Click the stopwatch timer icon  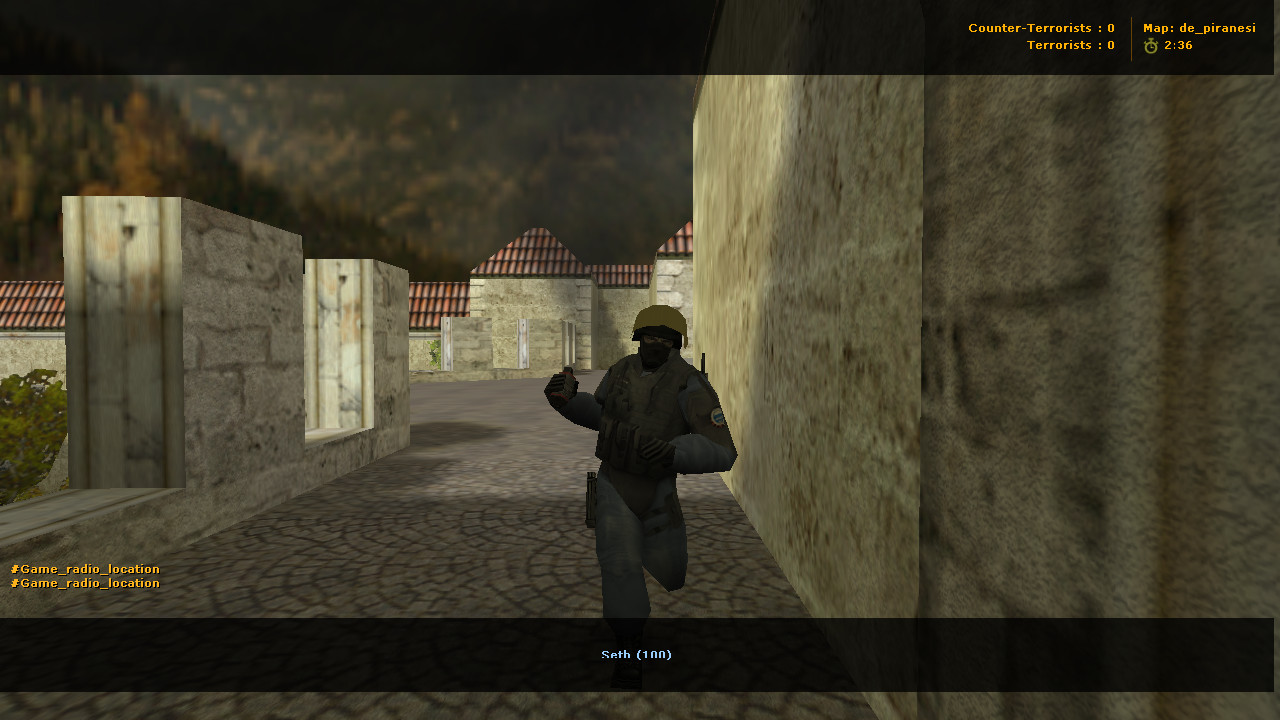coord(1150,44)
